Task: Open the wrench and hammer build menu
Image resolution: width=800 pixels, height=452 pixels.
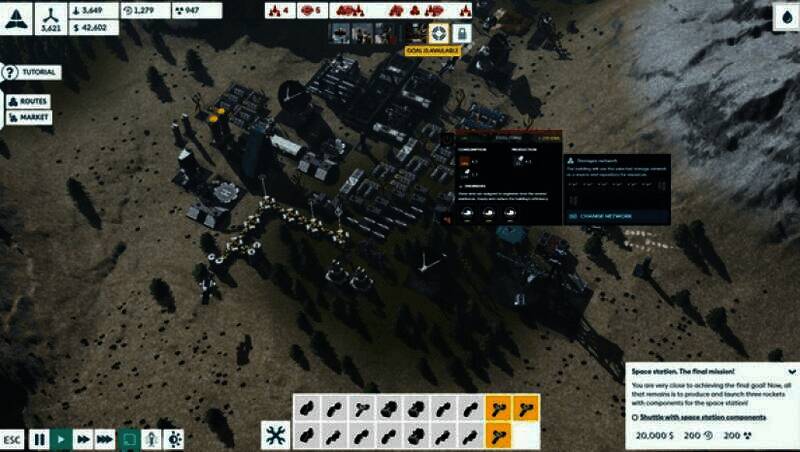Action: (x=275, y=435)
